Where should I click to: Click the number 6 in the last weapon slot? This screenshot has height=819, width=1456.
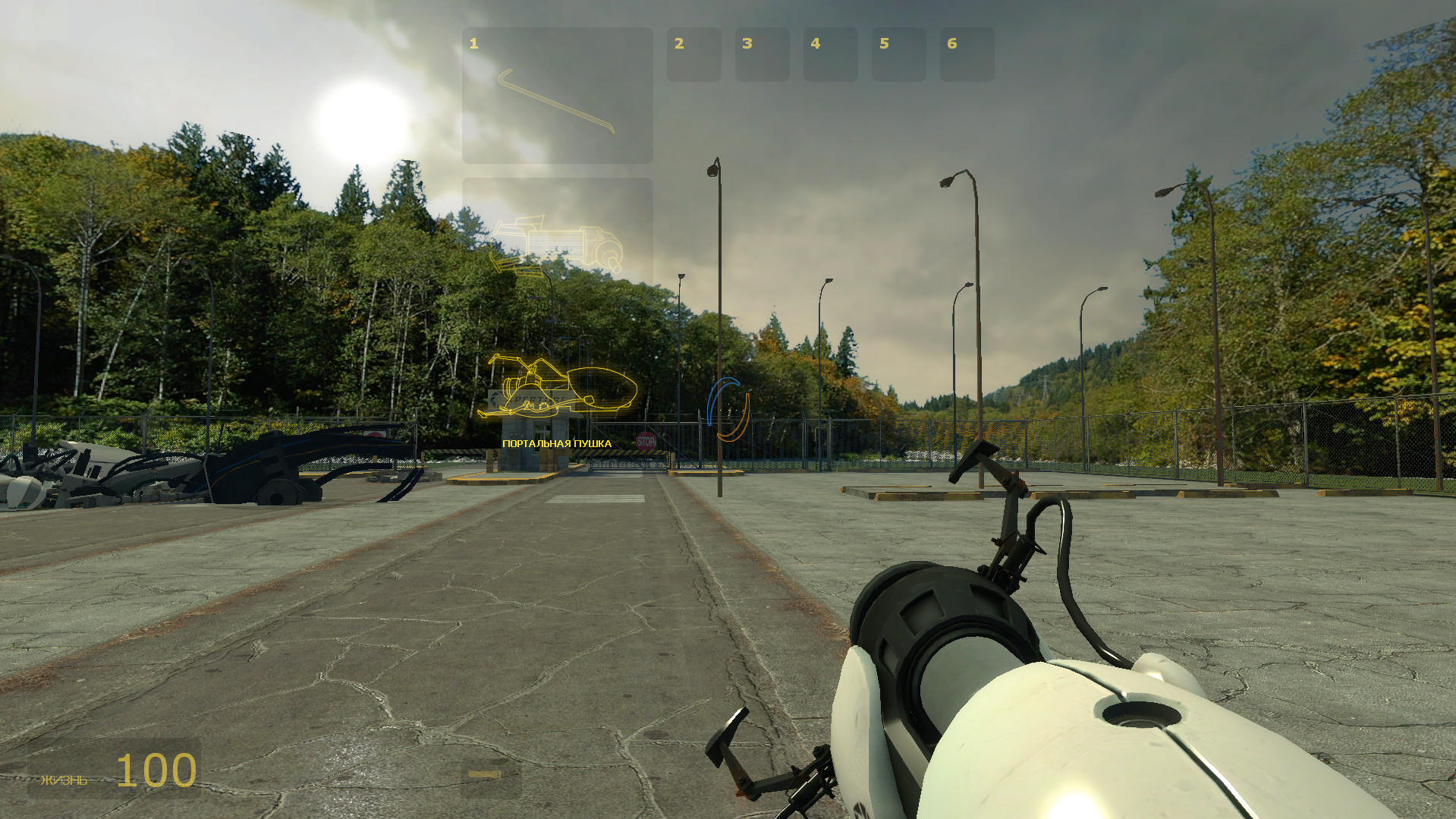(951, 43)
